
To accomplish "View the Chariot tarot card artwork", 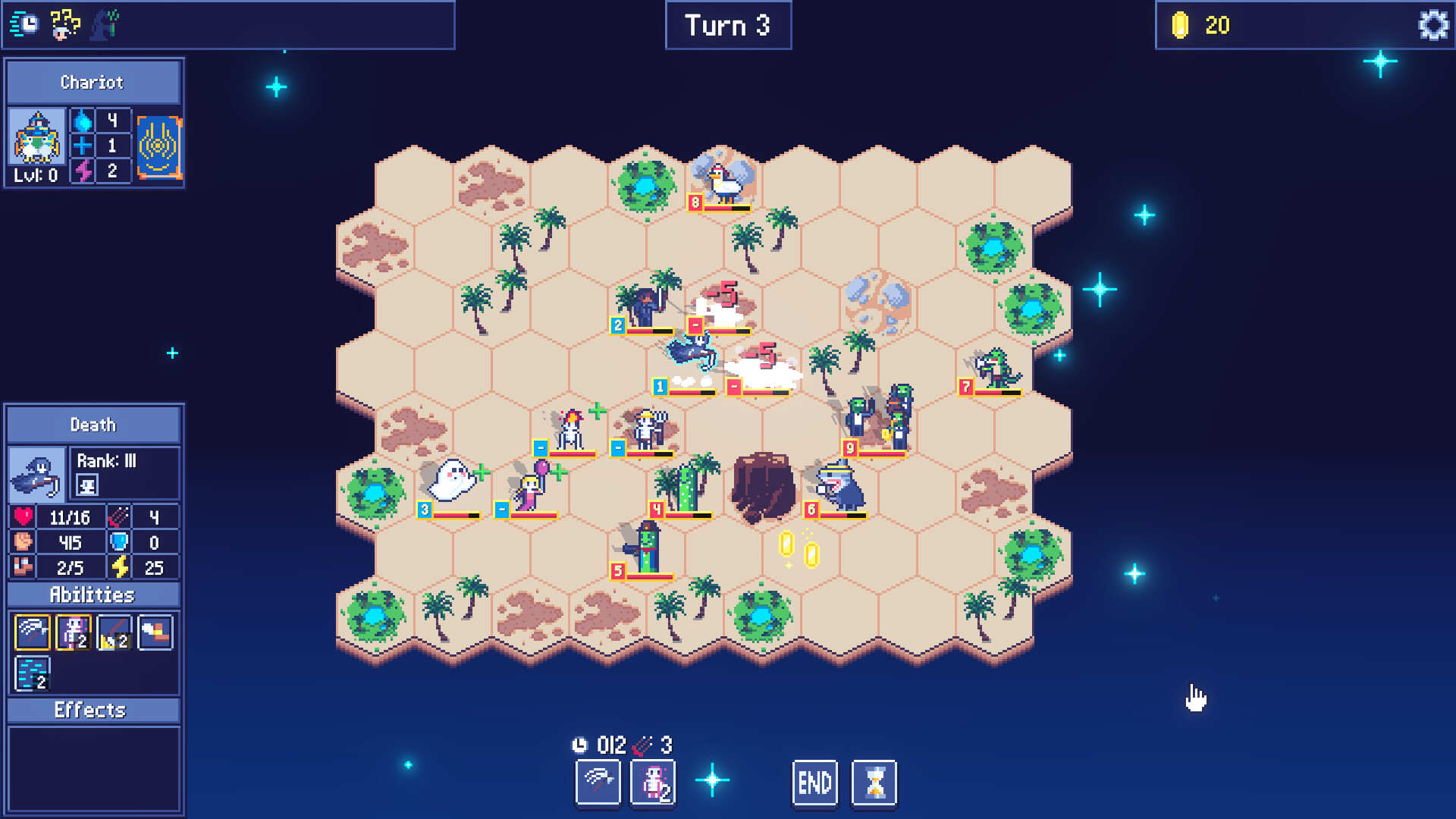I will pyautogui.click(x=158, y=149).
